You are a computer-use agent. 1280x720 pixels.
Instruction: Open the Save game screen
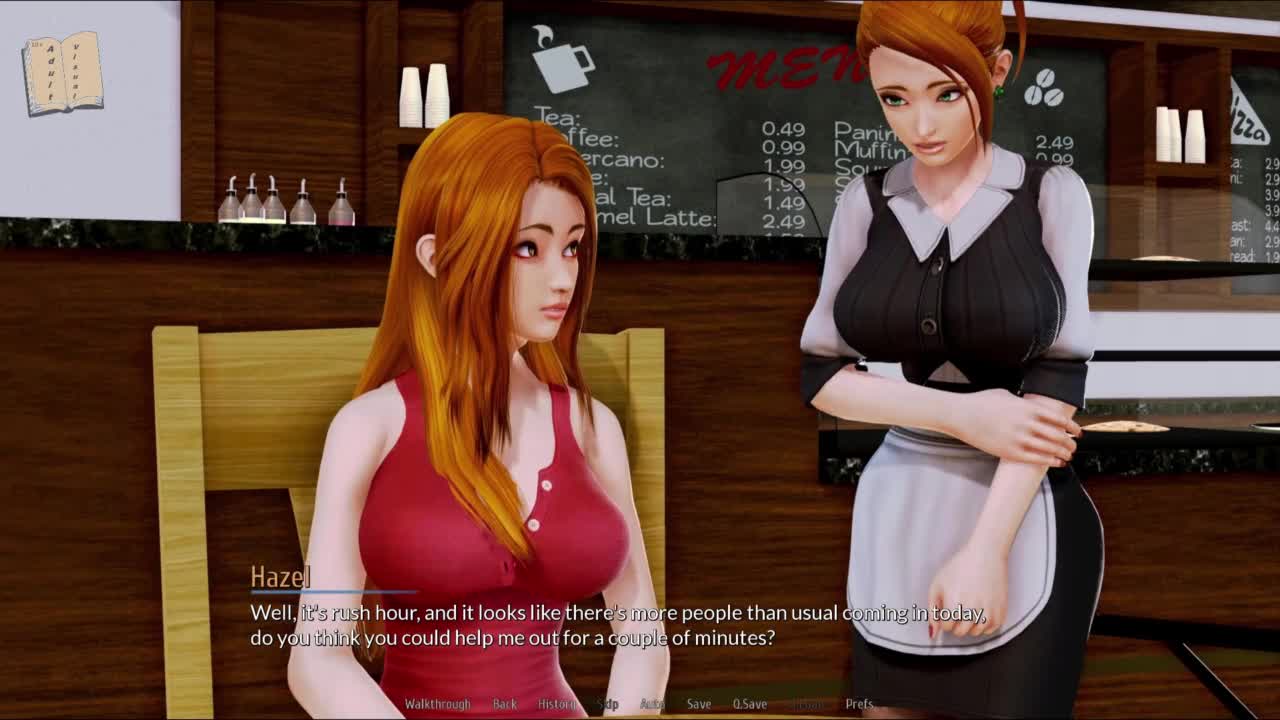tap(699, 704)
